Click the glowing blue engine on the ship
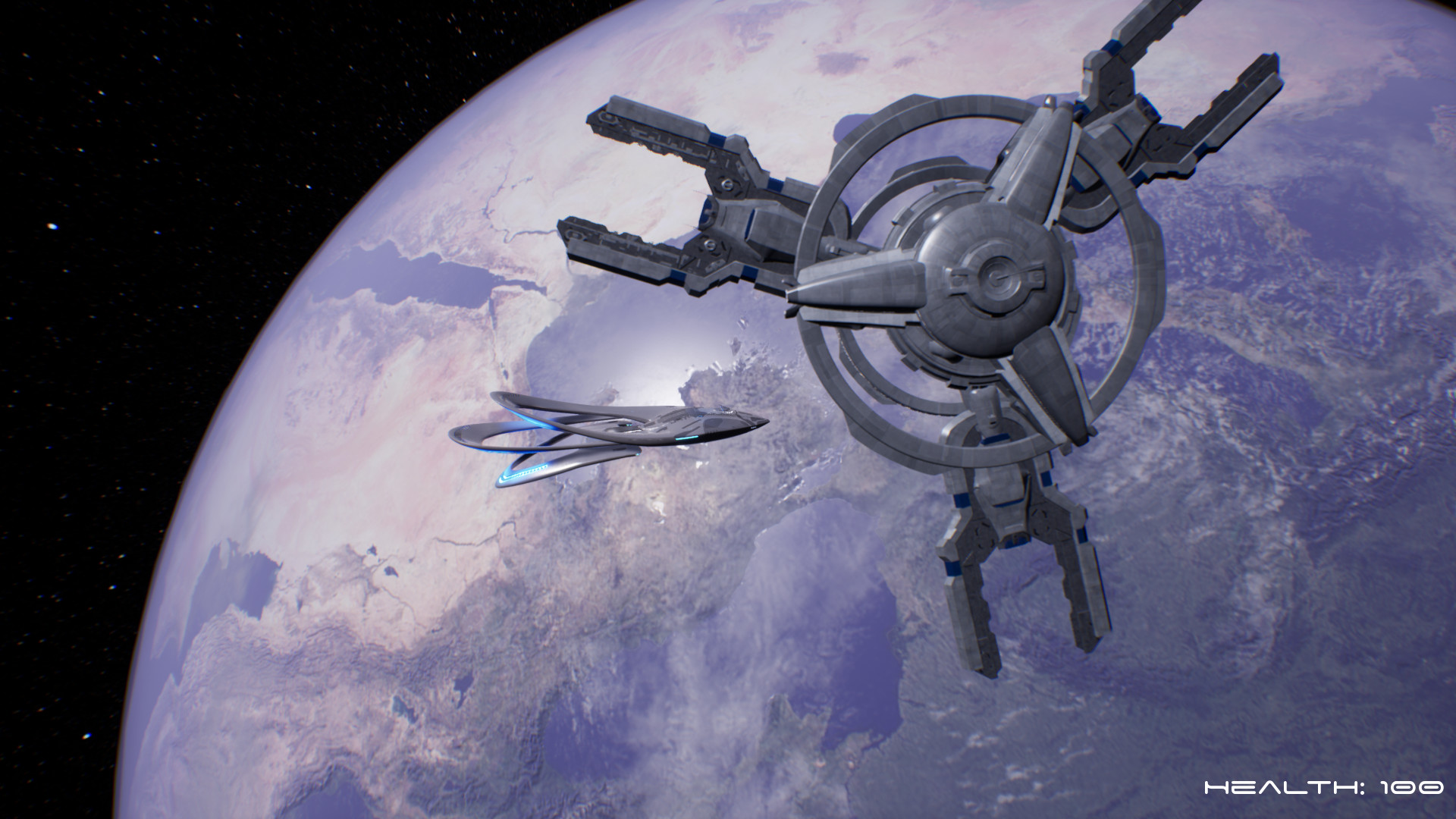 click(x=527, y=474)
